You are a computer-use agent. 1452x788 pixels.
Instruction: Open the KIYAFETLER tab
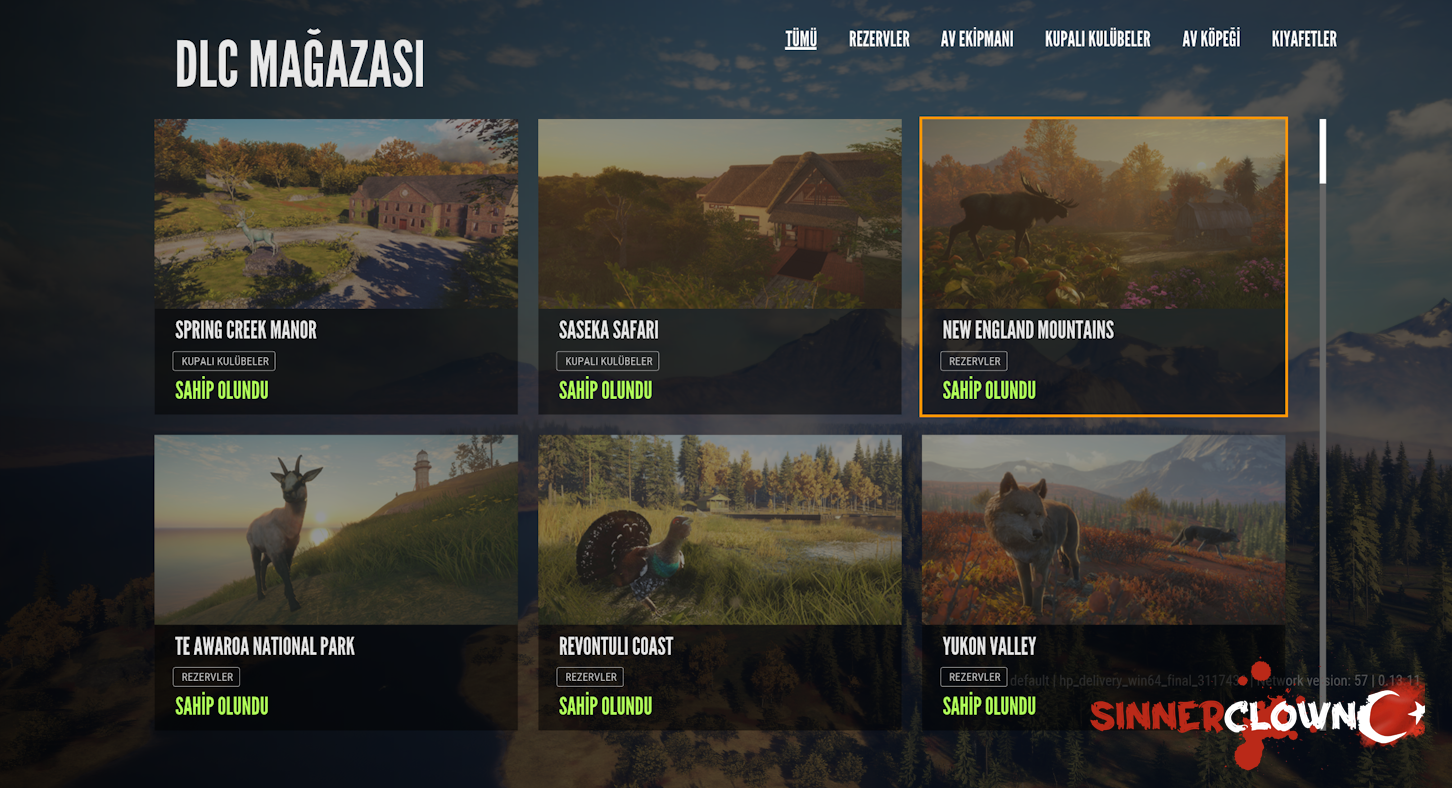[x=1303, y=40]
